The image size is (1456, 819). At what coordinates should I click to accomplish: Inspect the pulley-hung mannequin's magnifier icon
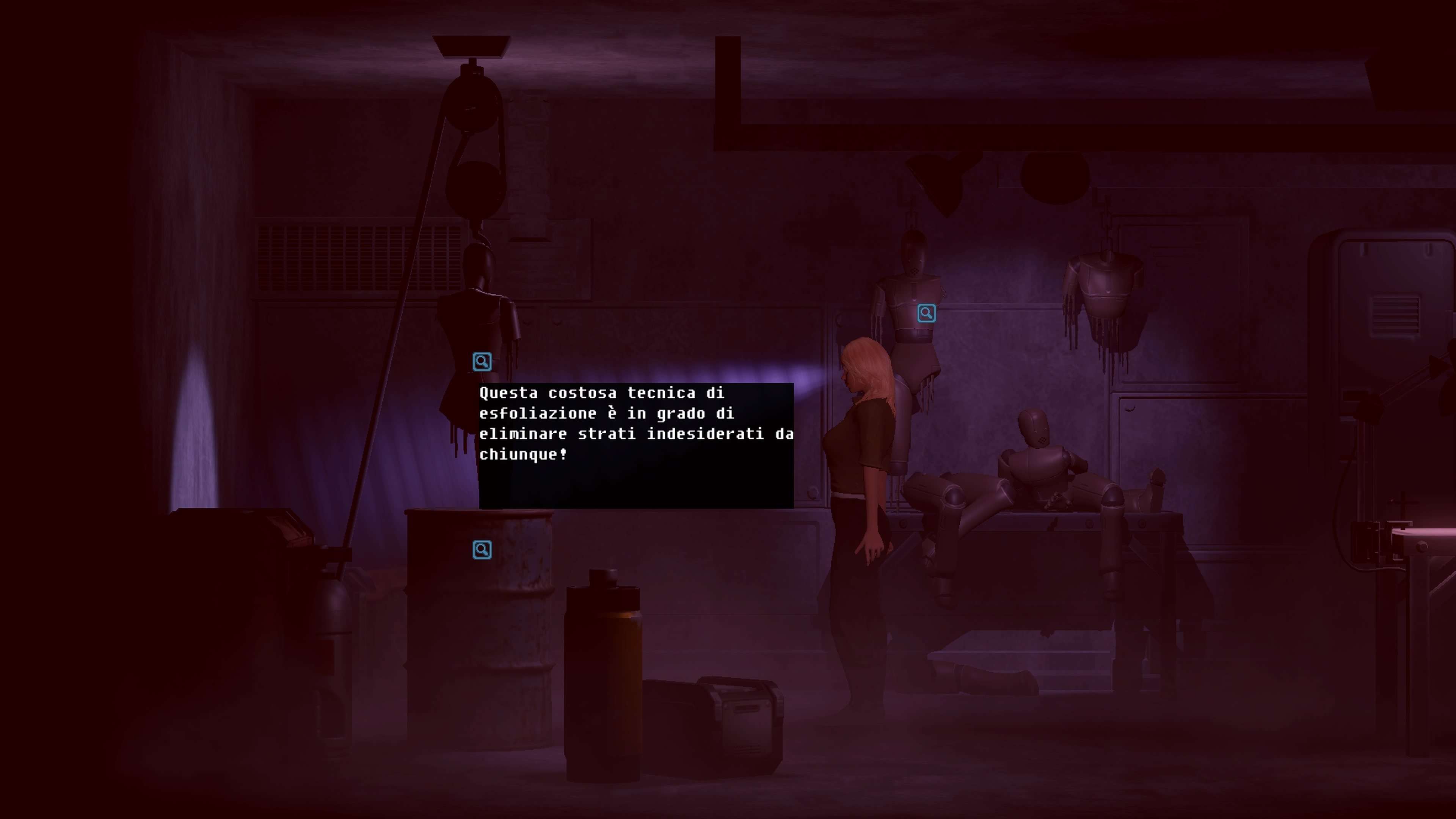tap(482, 362)
